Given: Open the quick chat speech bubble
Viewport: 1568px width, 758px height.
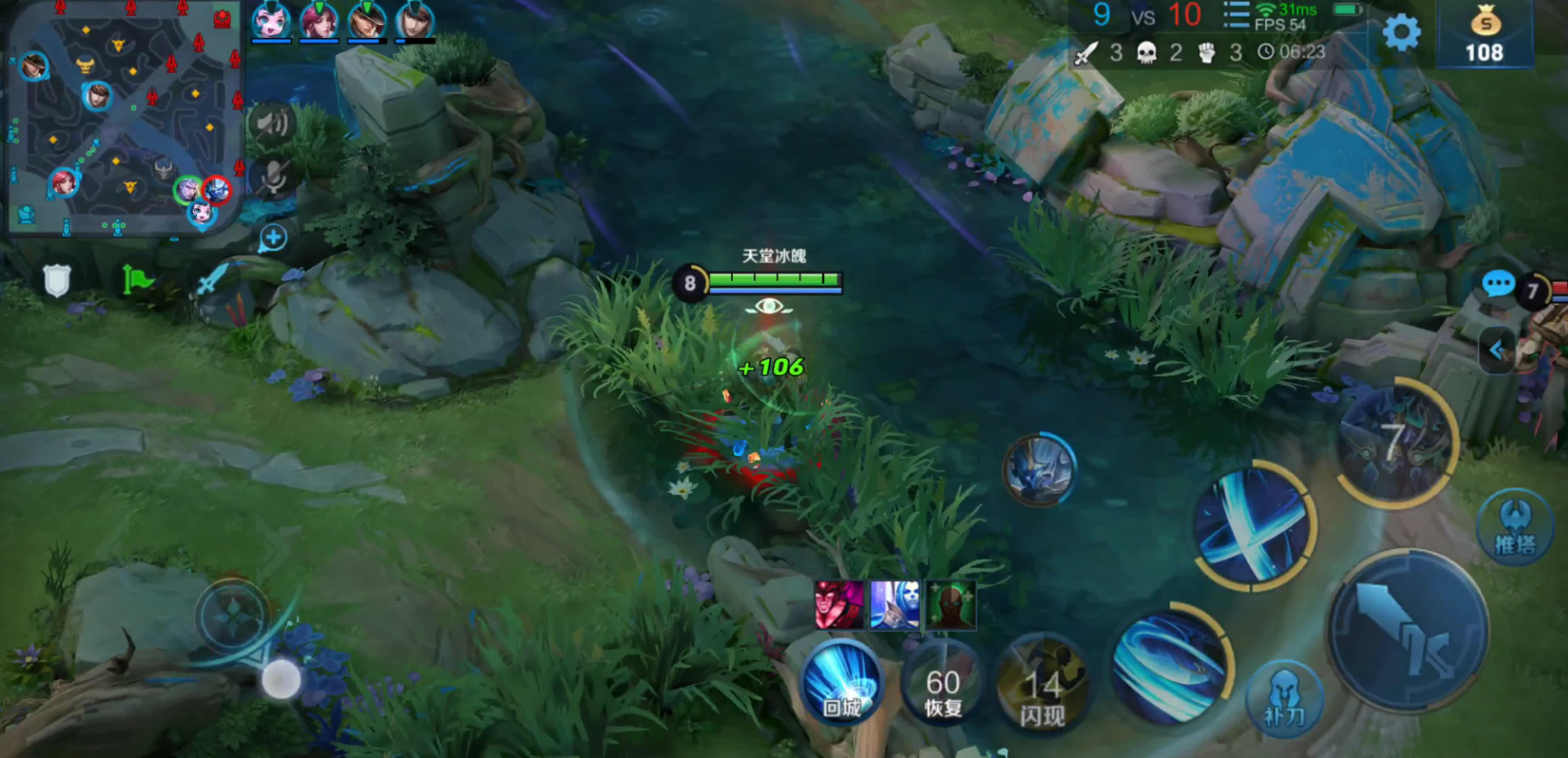Looking at the screenshot, I should tap(1498, 284).
